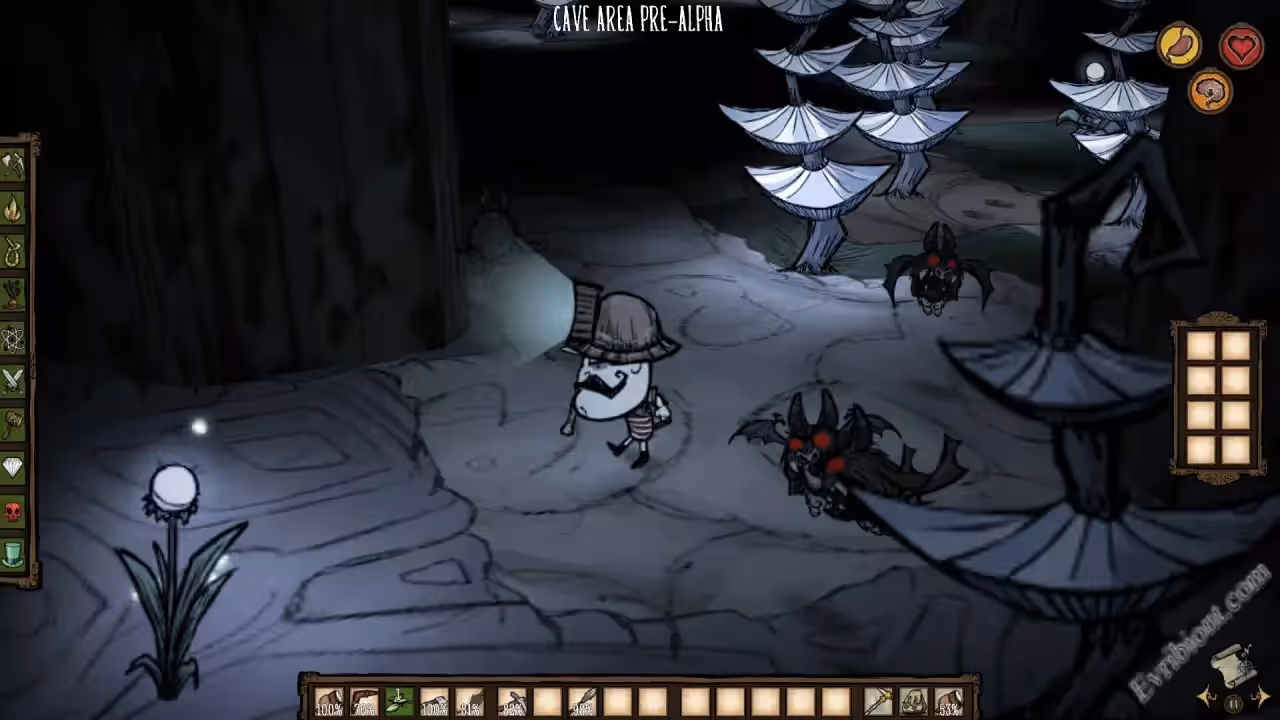Open the Magic tab with red skull

pyautogui.click(x=13, y=511)
